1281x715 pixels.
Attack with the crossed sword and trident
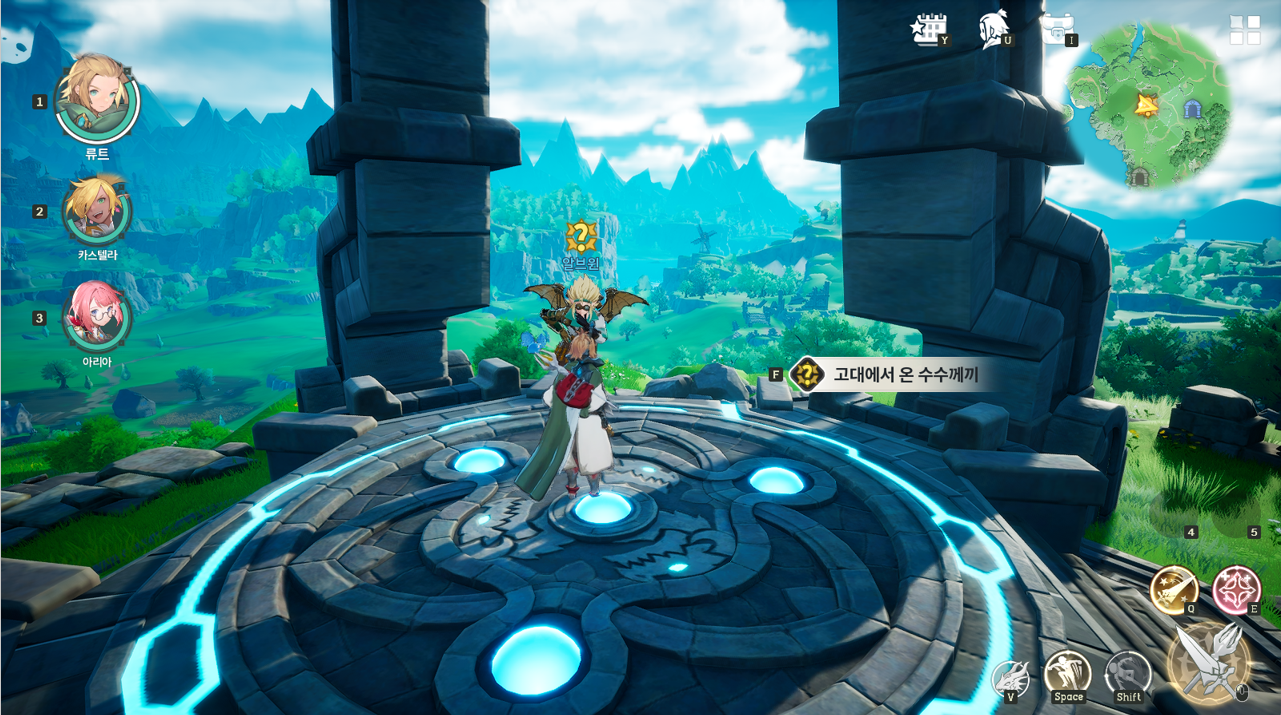pyautogui.click(x=1210, y=662)
